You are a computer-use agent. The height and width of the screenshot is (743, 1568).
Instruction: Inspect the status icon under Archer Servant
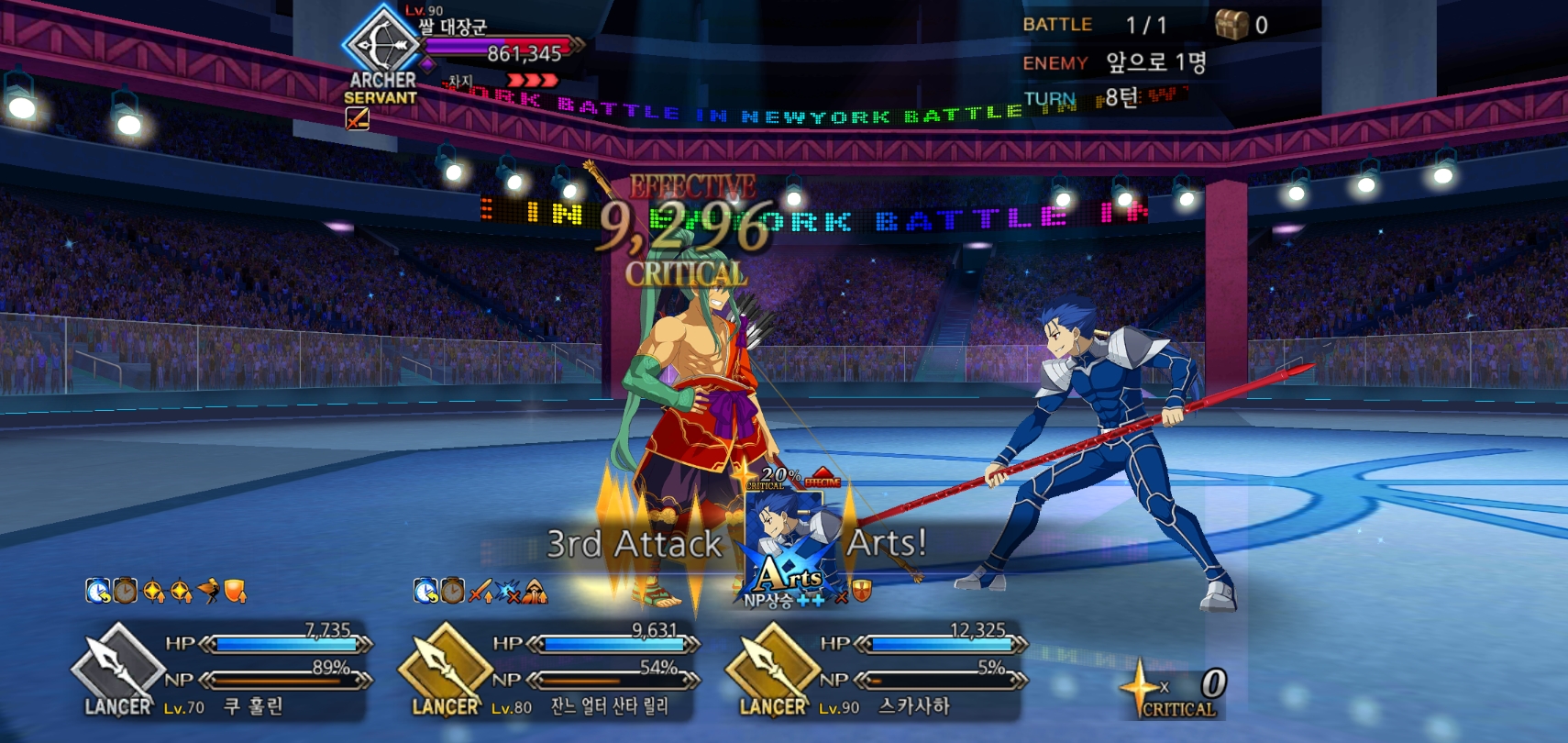(357, 118)
